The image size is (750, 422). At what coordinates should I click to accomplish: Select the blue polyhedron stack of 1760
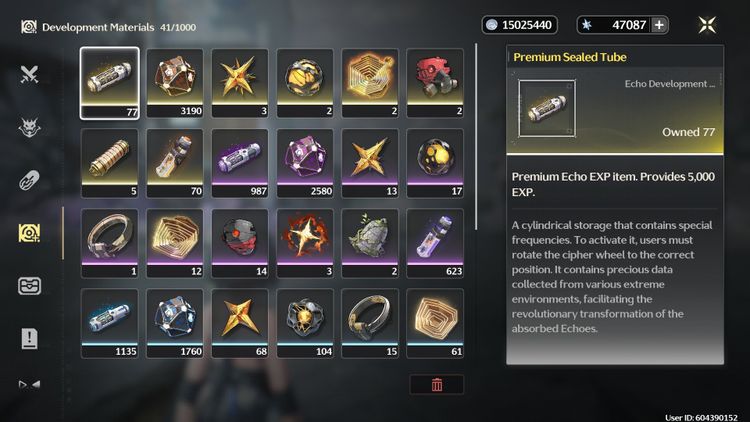pos(175,323)
